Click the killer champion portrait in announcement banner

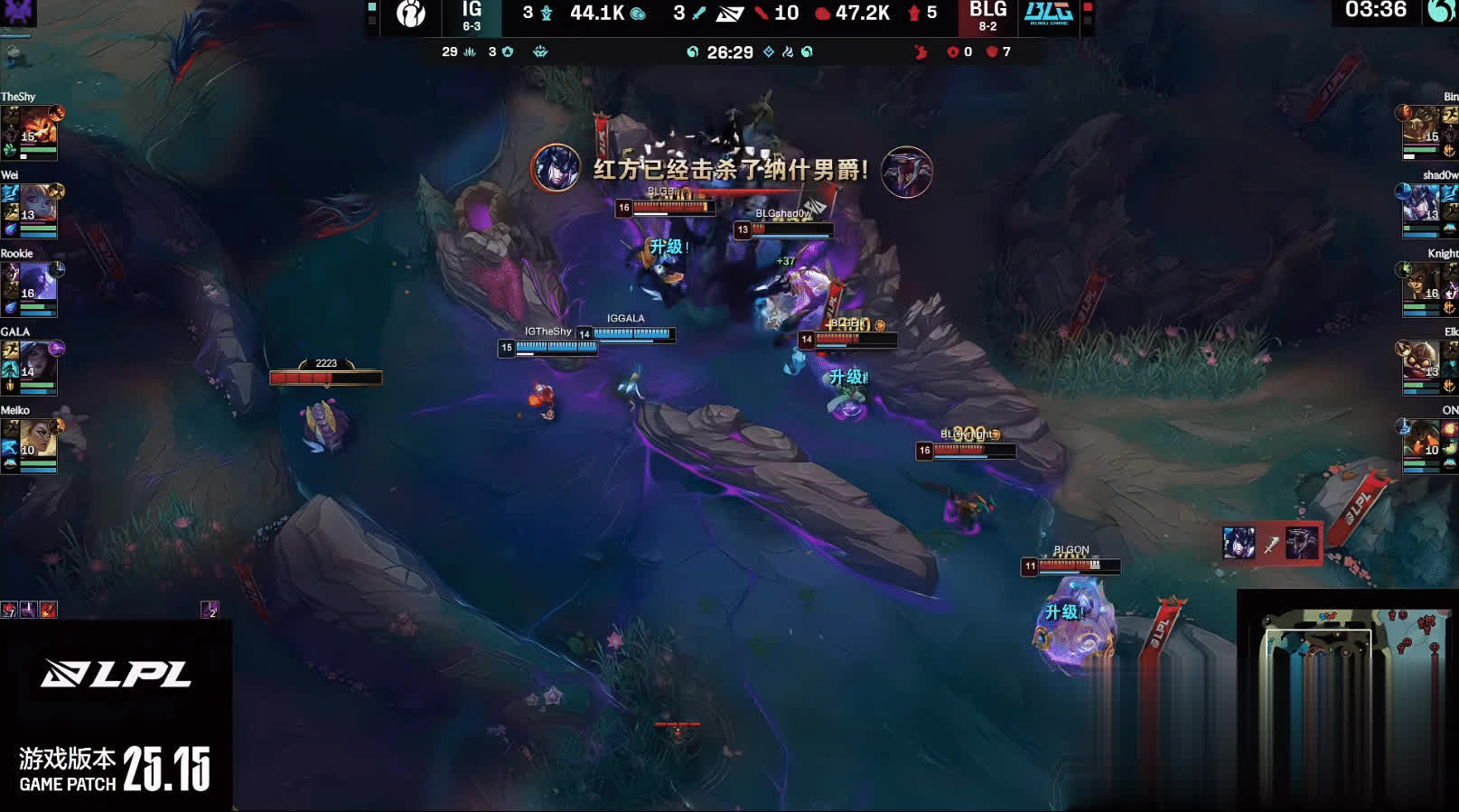(x=556, y=168)
